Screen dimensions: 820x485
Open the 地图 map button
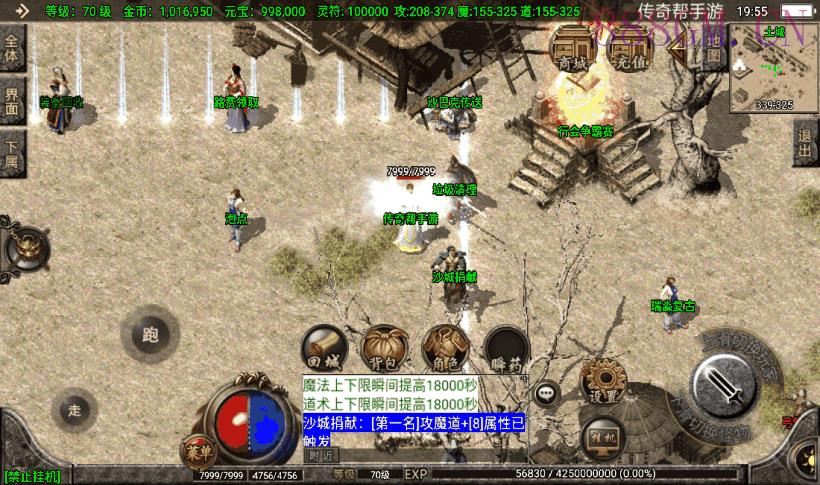[x=711, y=49]
